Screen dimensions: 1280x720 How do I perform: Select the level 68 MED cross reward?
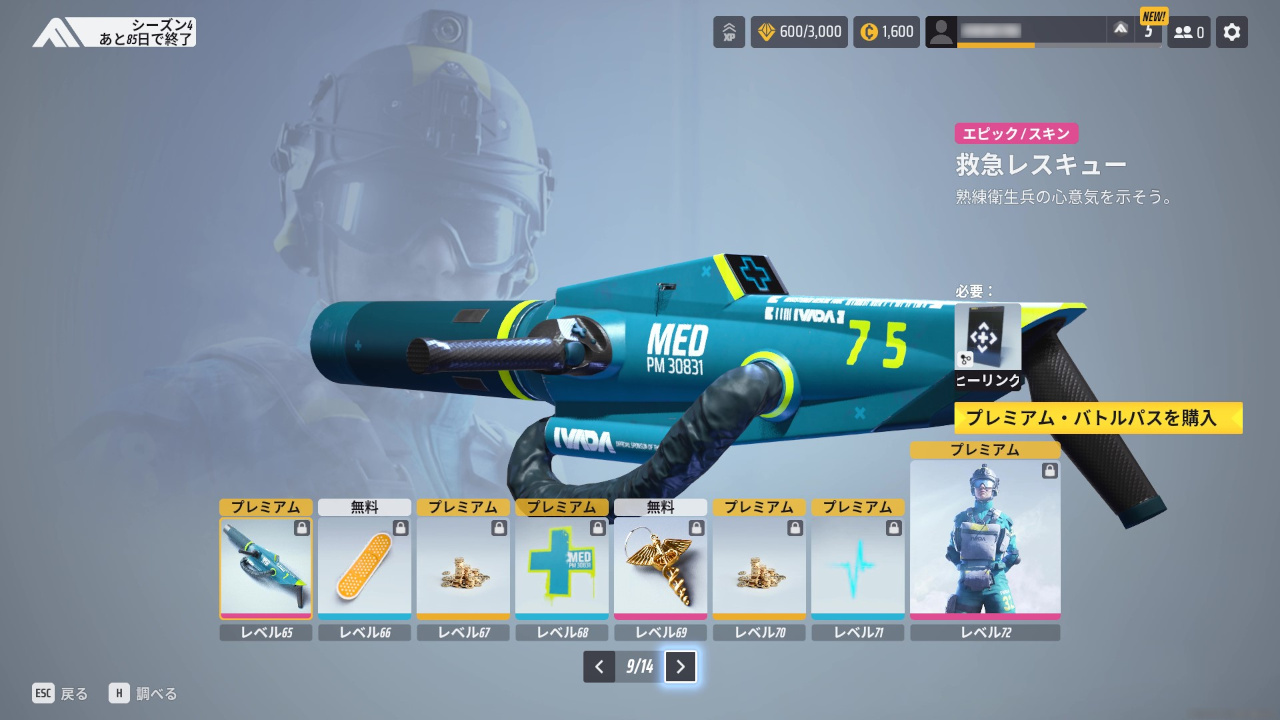(x=562, y=568)
